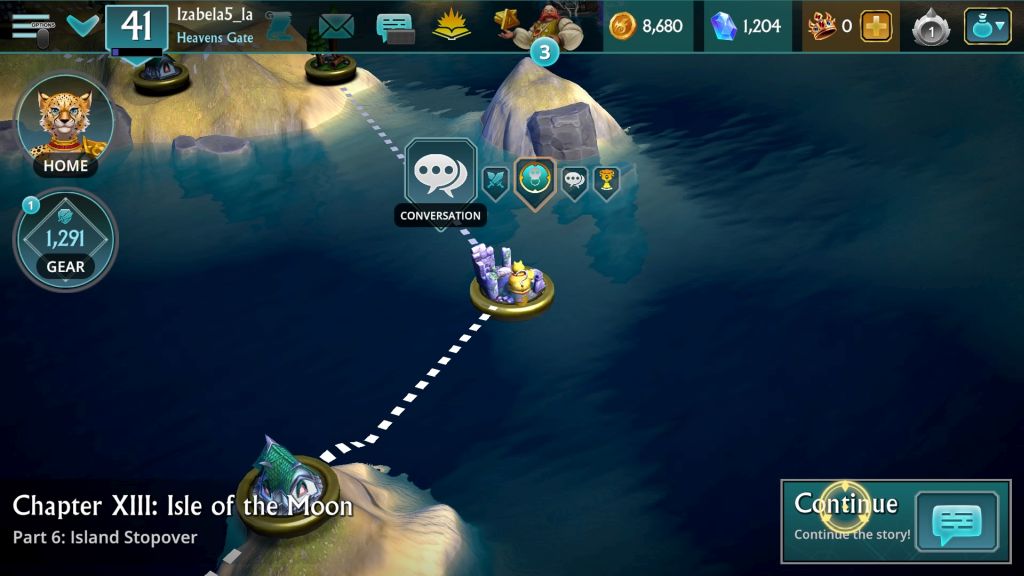The height and width of the screenshot is (576, 1024).
Task: Click the blue gem balance 1,204
Action: point(745,26)
